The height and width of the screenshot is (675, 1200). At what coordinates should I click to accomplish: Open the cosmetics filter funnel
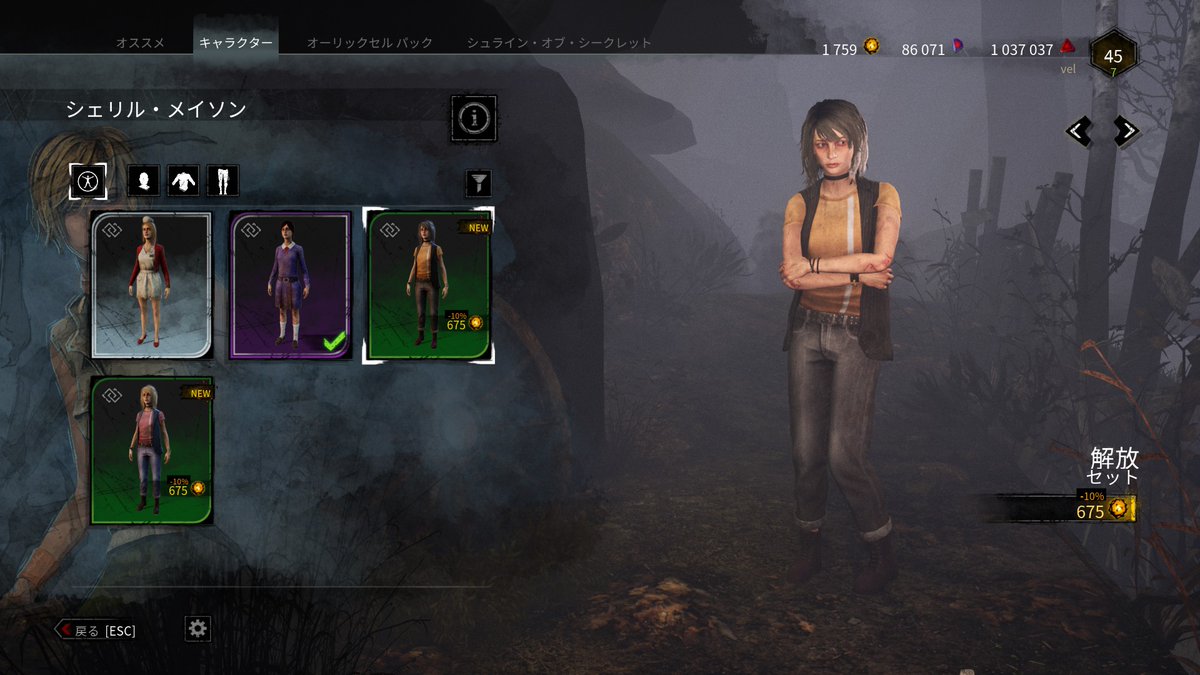479,183
